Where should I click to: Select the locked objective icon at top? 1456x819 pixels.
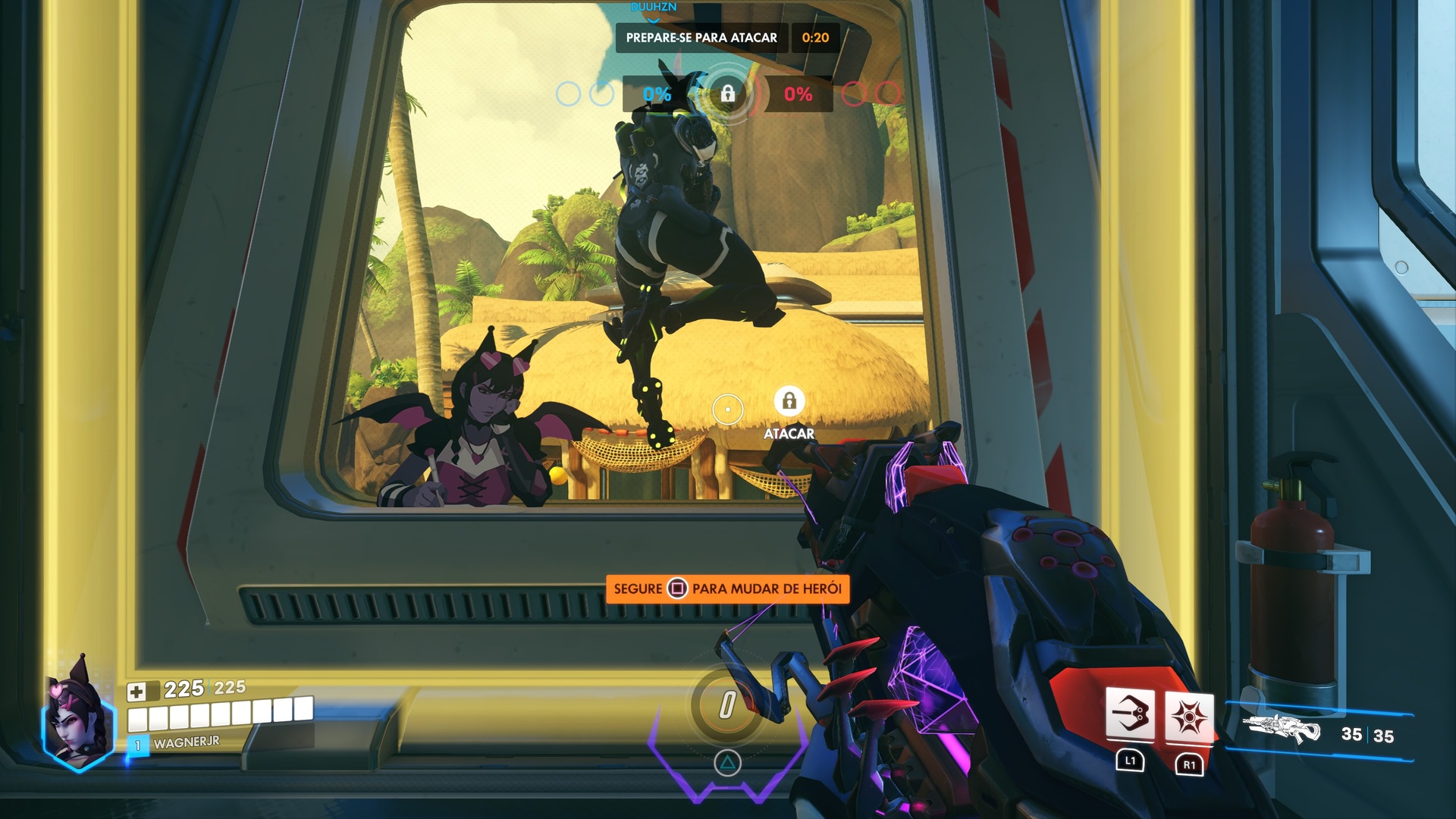tap(727, 93)
